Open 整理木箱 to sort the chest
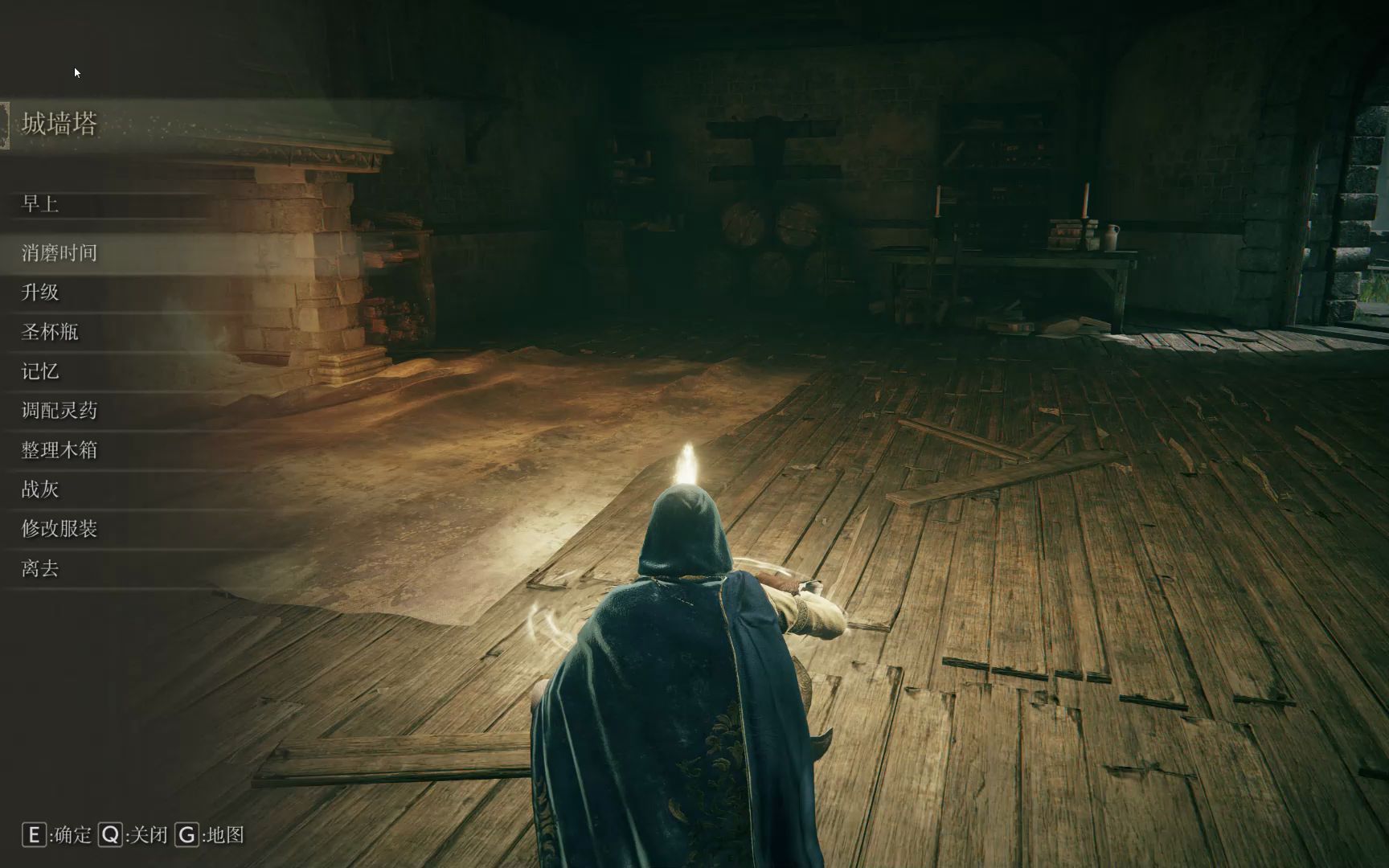 click(x=59, y=450)
